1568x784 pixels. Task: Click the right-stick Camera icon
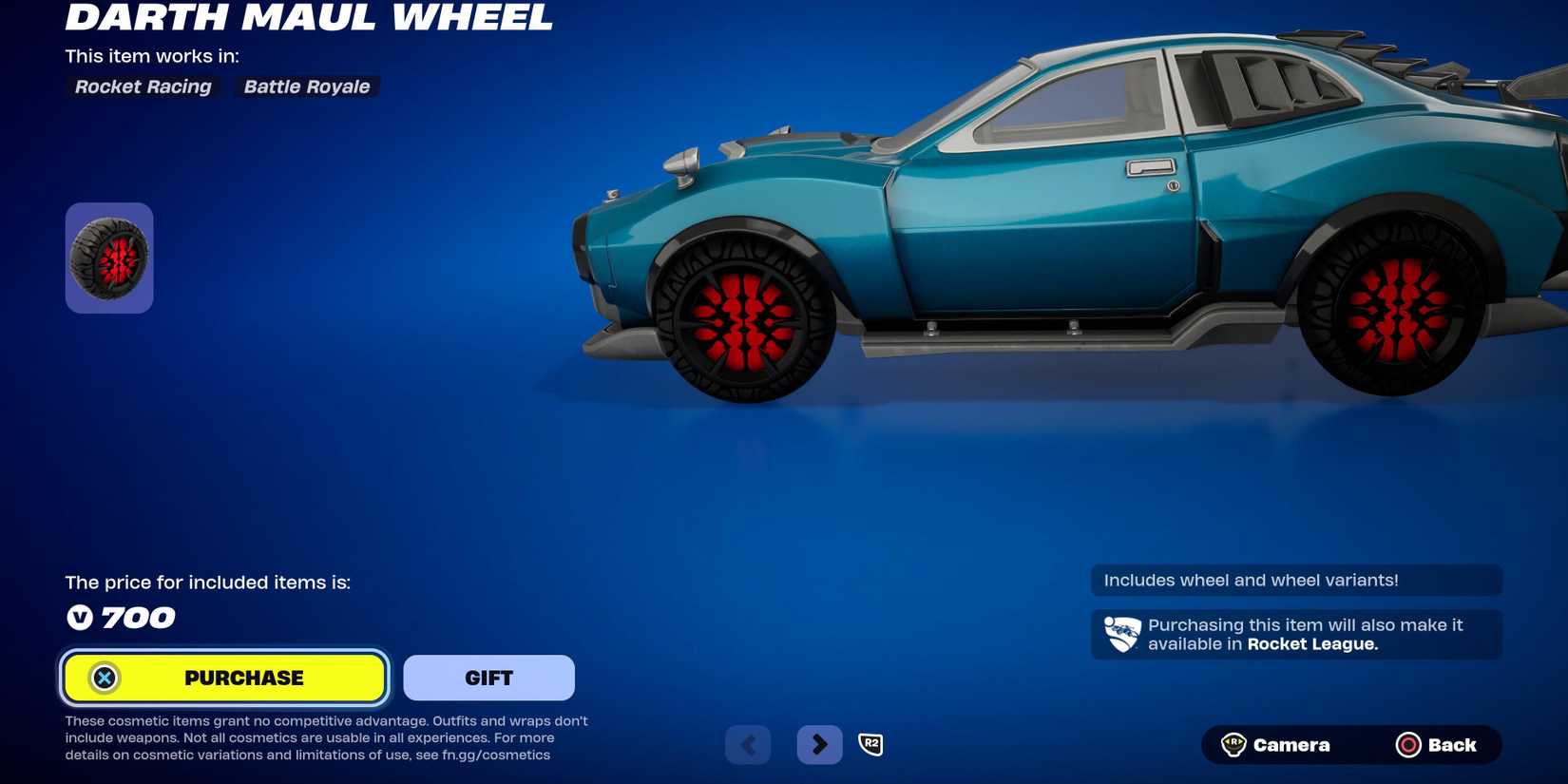[1234, 744]
